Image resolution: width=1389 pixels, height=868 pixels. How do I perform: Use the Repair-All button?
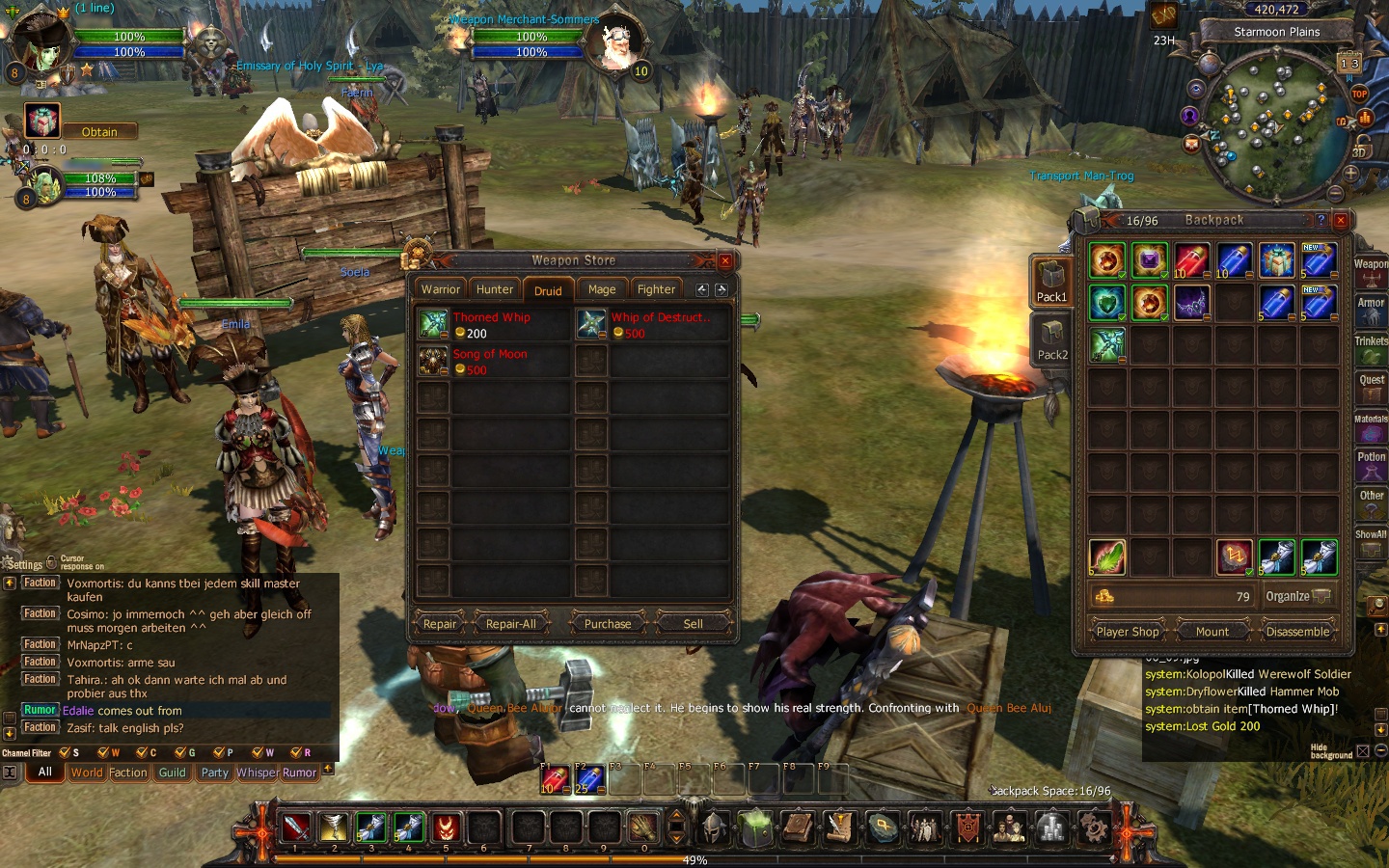point(510,624)
